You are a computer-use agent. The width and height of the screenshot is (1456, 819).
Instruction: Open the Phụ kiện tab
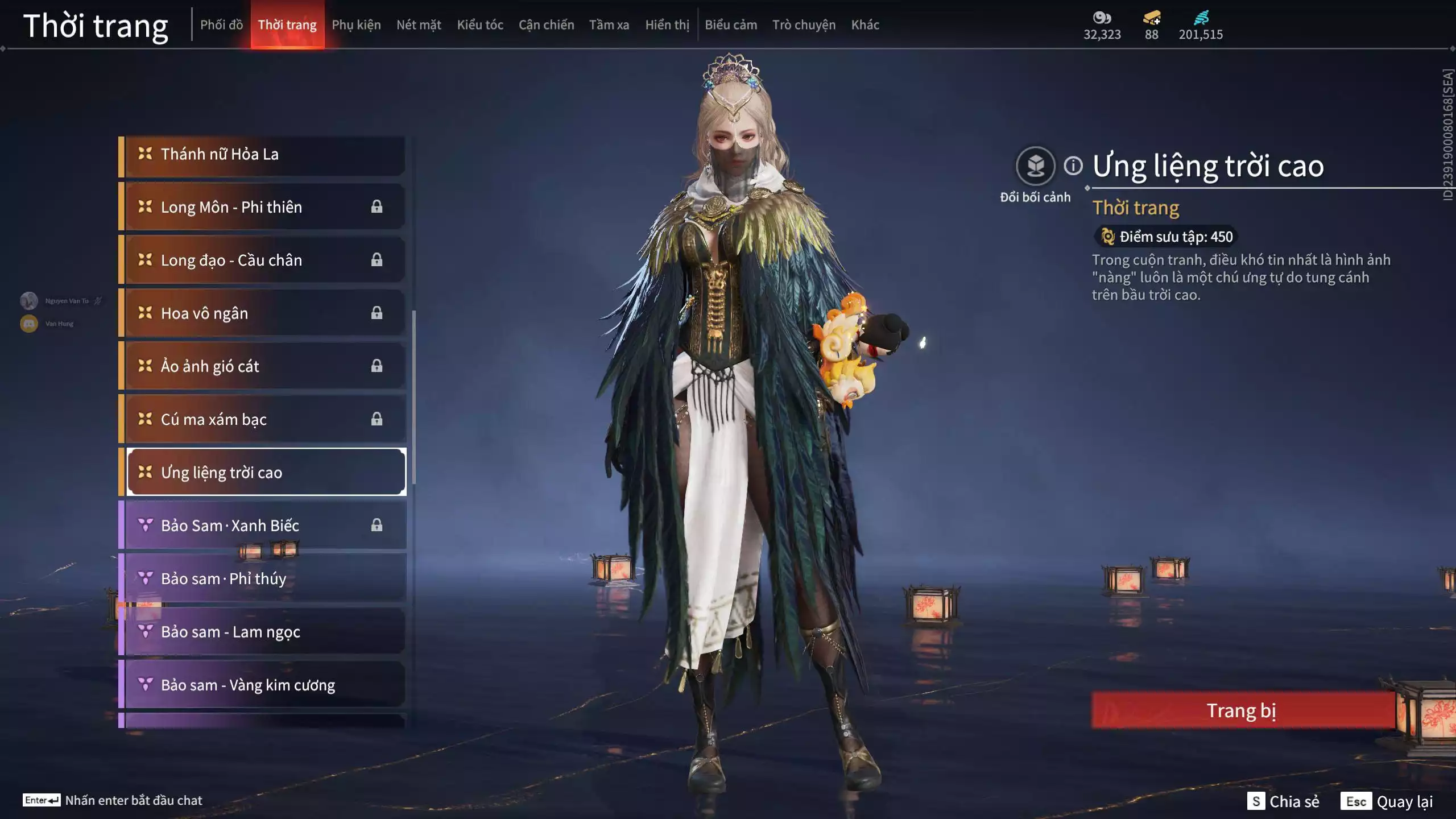356,25
